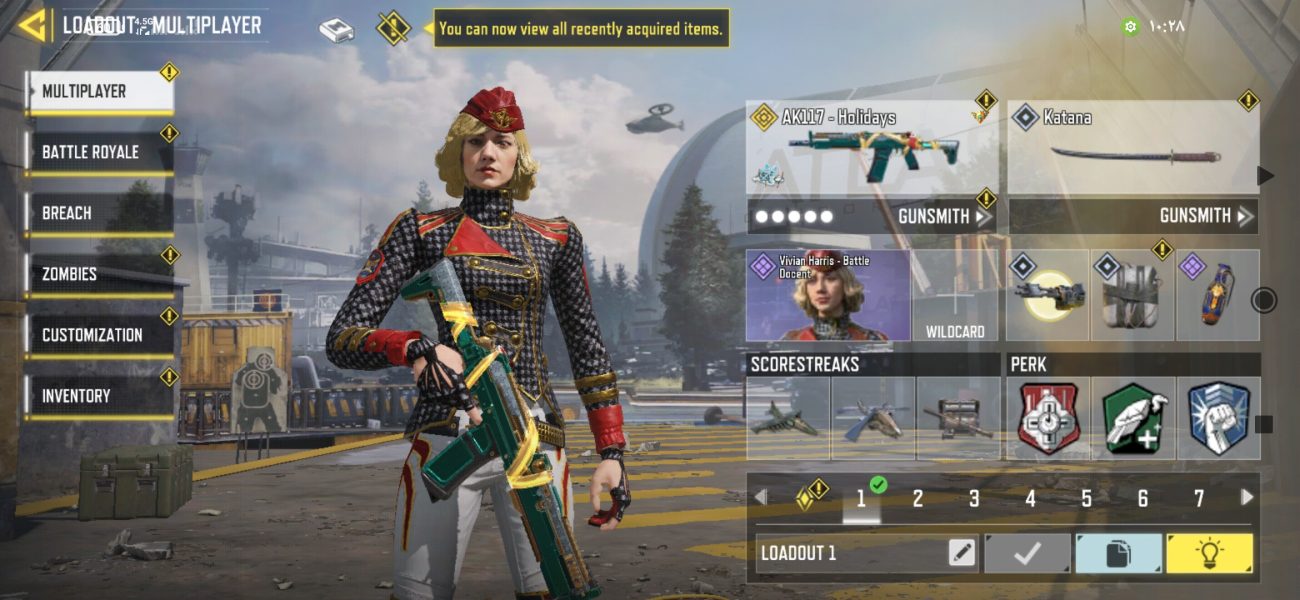The width and height of the screenshot is (1300, 600).
Task: Change the red crosshair perk
Action: click(x=1048, y=418)
